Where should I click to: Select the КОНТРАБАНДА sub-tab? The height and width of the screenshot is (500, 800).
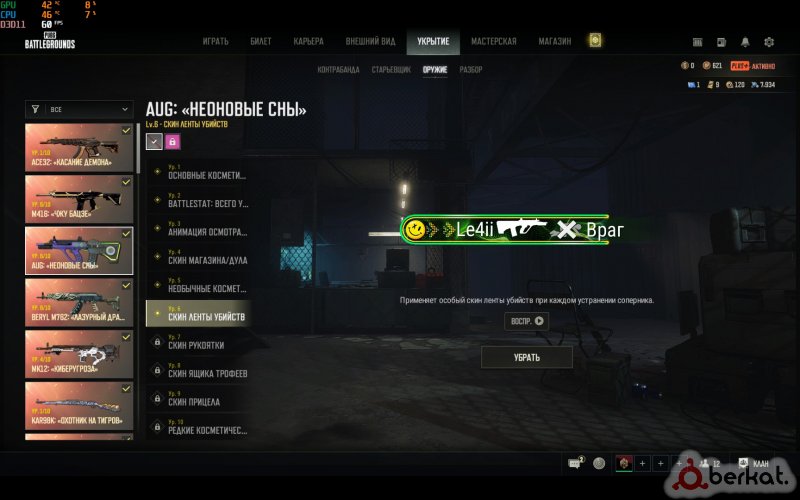[x=338, y=70]
